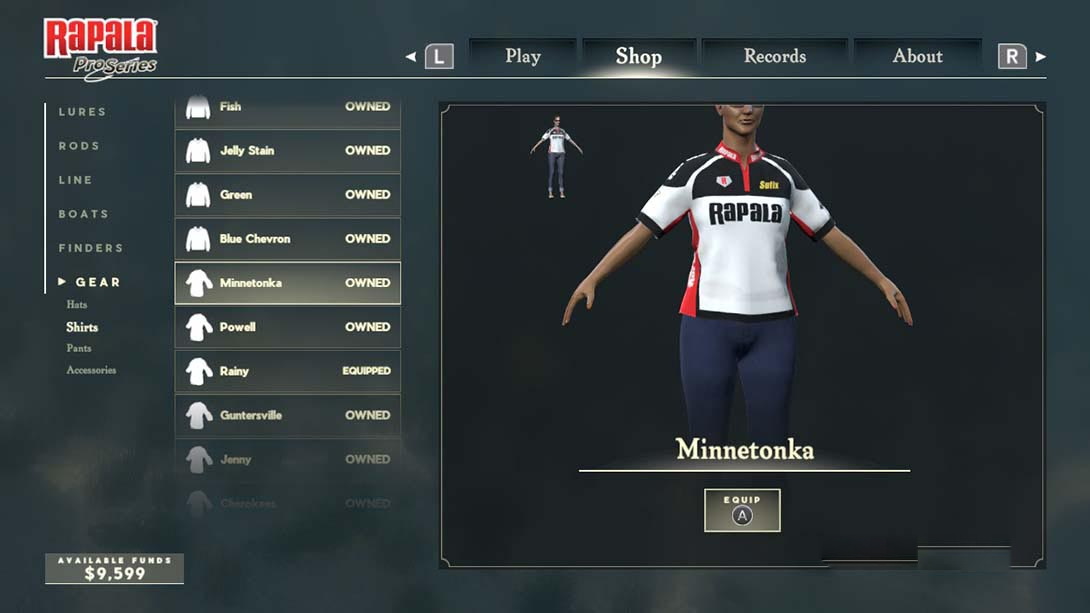Choose the Jenny shirt

tap(288, 459)
